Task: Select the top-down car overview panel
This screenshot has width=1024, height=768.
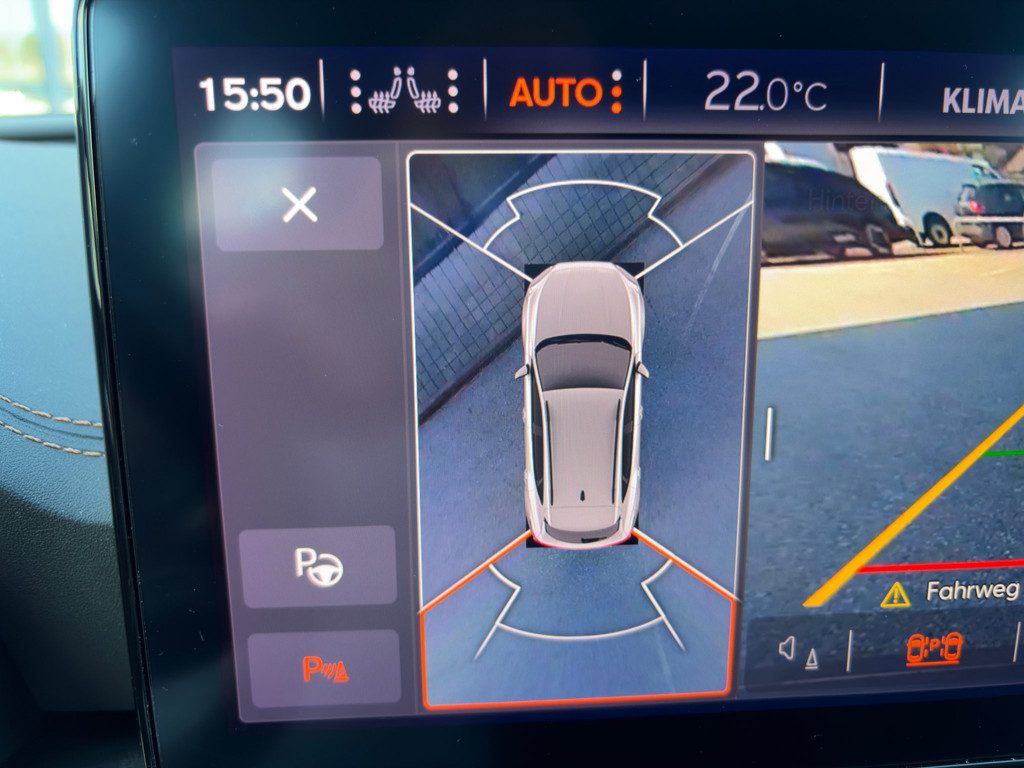Action: pyautogui.click(x=581, y=428)
